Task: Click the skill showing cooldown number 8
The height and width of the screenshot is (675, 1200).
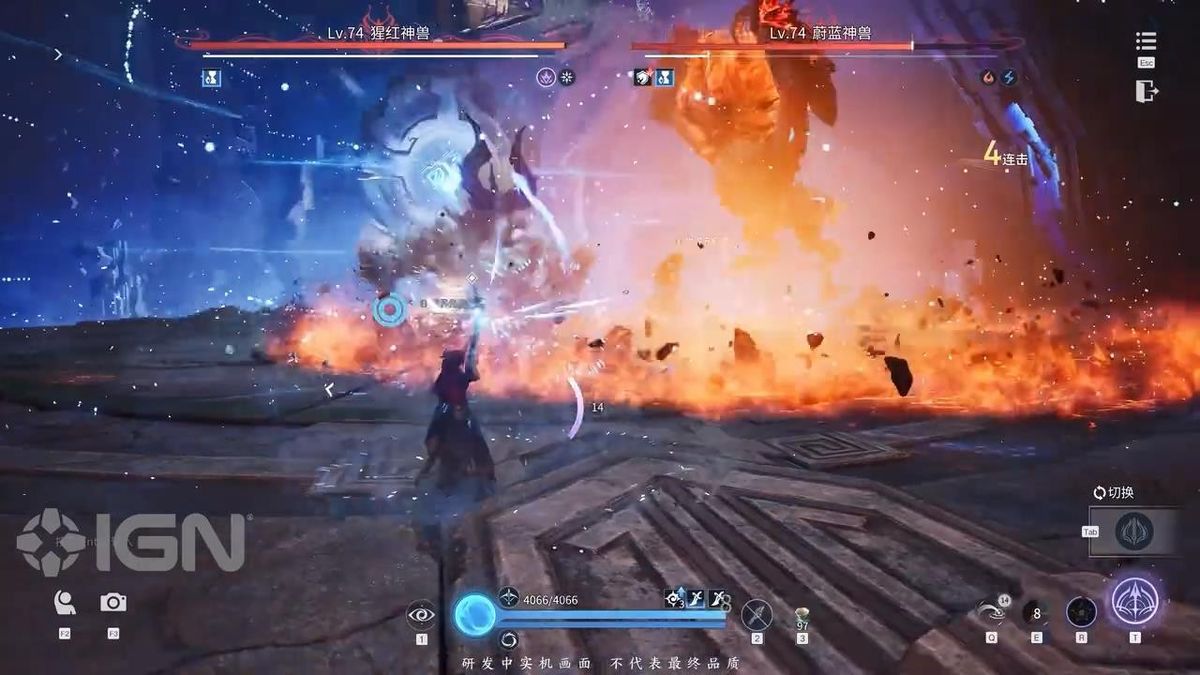Action: 1036,611
